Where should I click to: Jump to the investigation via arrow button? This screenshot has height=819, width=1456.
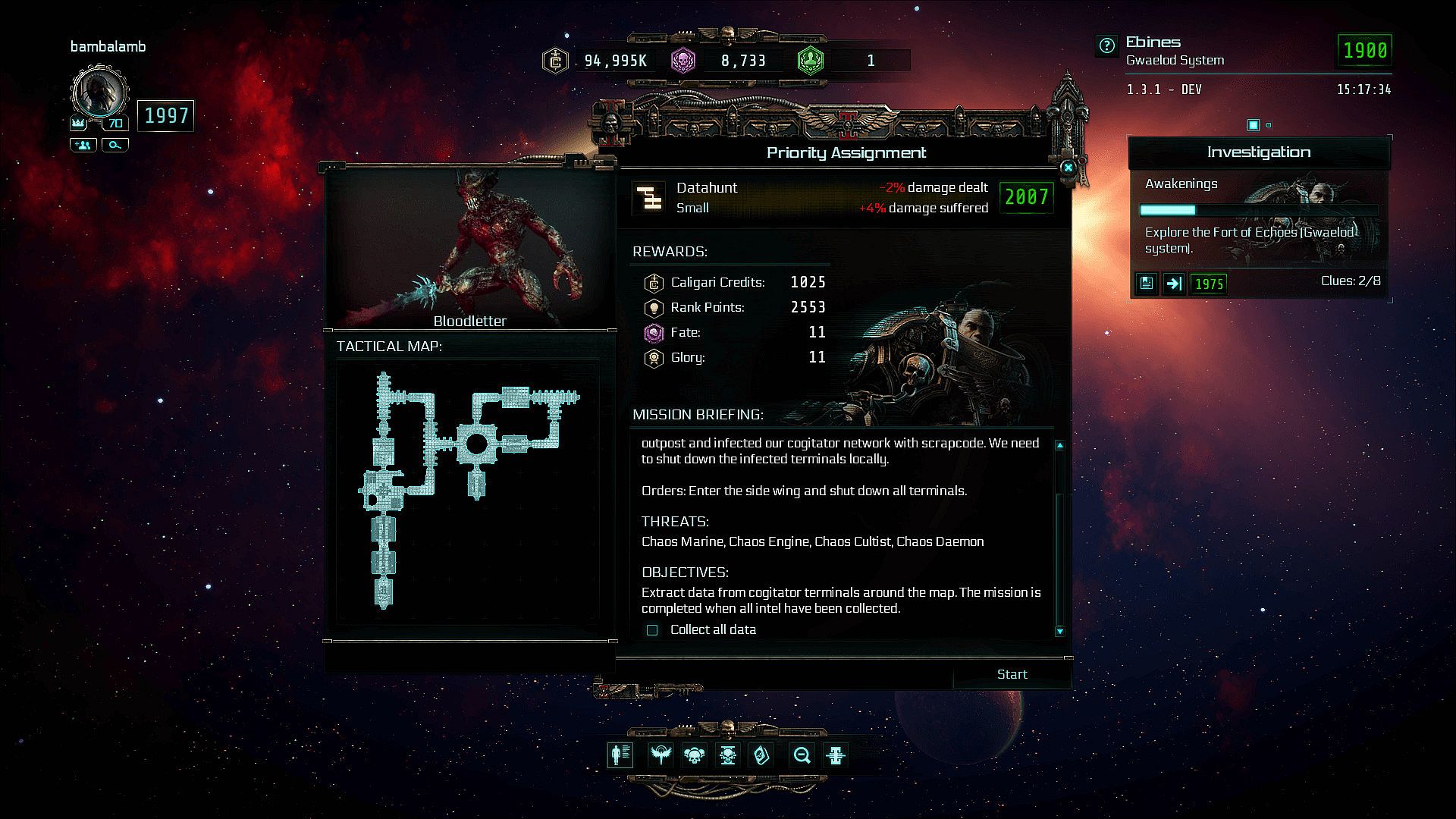(1174, 284)
